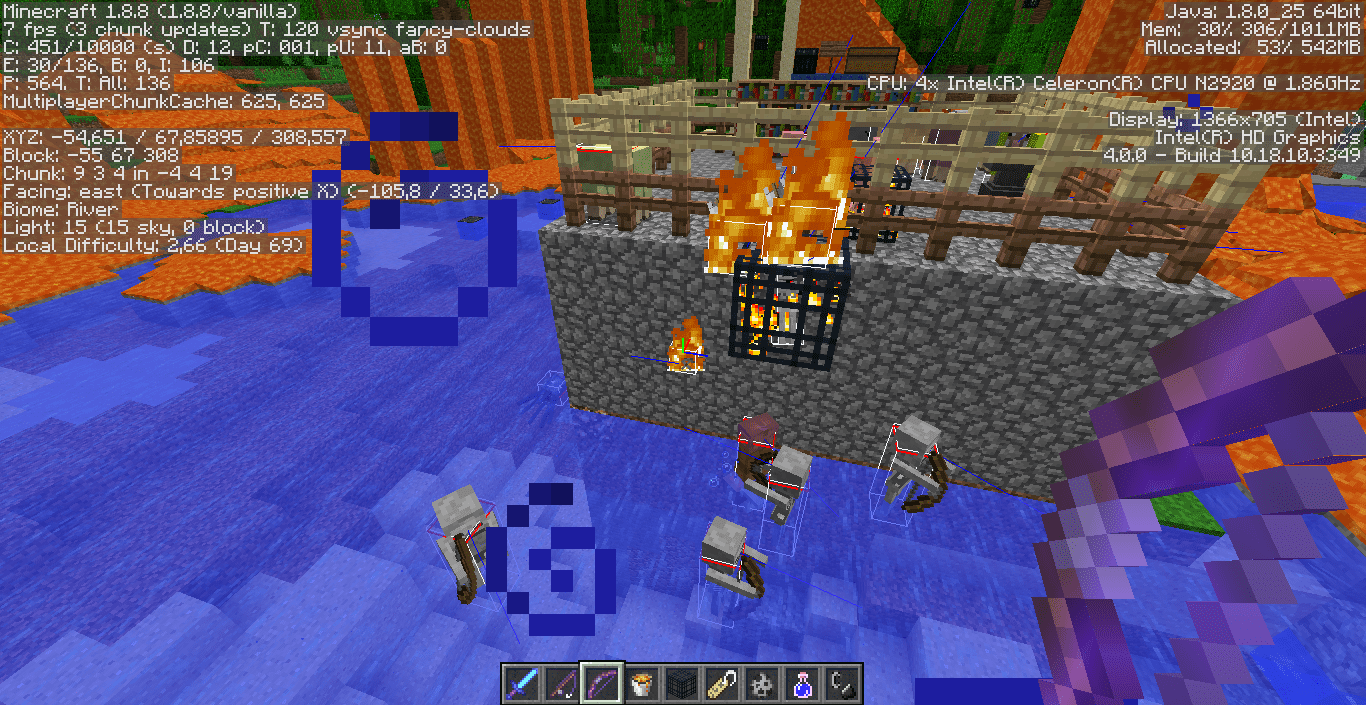The width and height of the screenshot is (1366, 705).
Task: Select the flint and steel slot
Action: pyautogui.click(x=842, y=685)
